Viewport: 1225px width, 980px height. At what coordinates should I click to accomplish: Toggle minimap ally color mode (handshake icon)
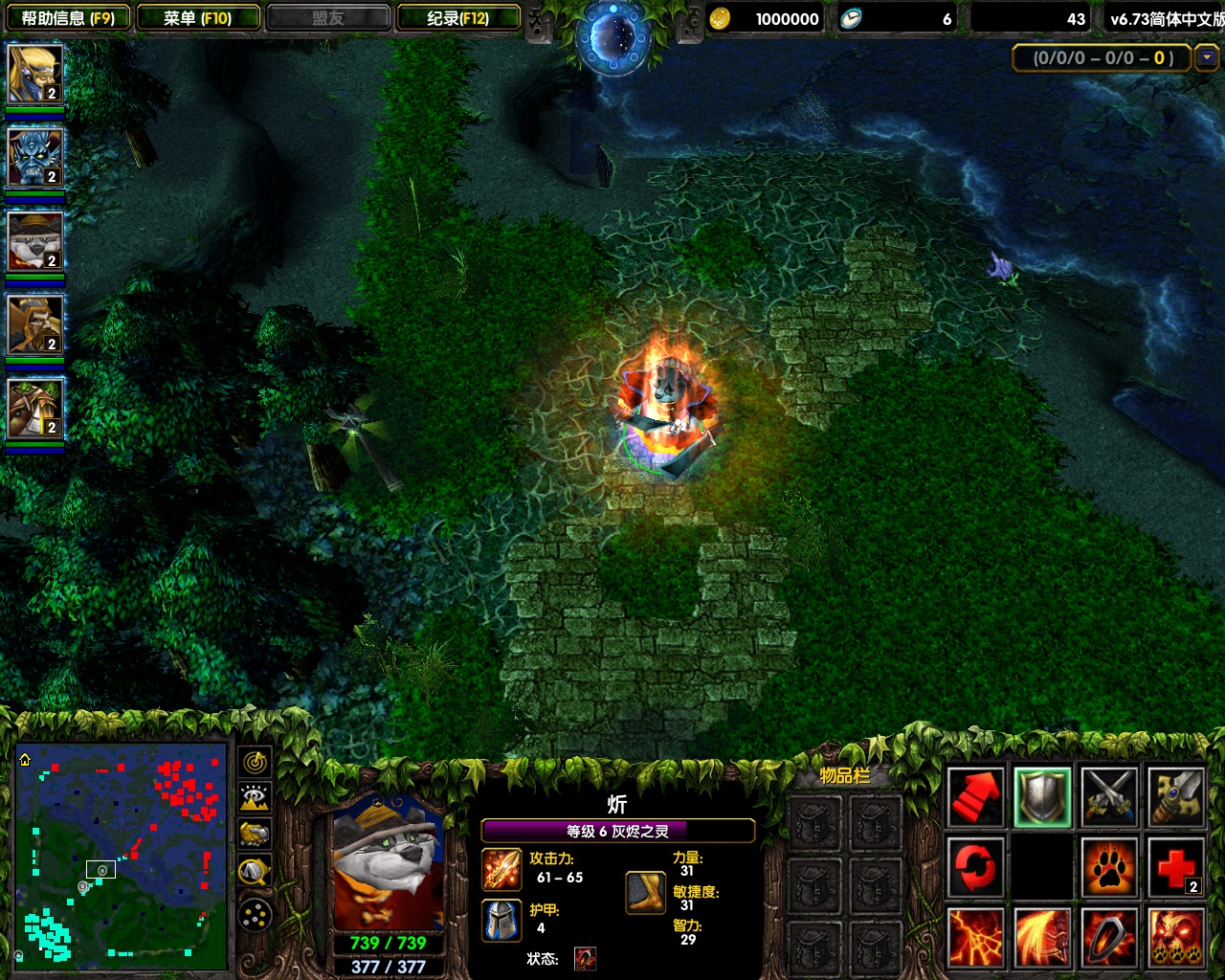(x=255, y=834)
